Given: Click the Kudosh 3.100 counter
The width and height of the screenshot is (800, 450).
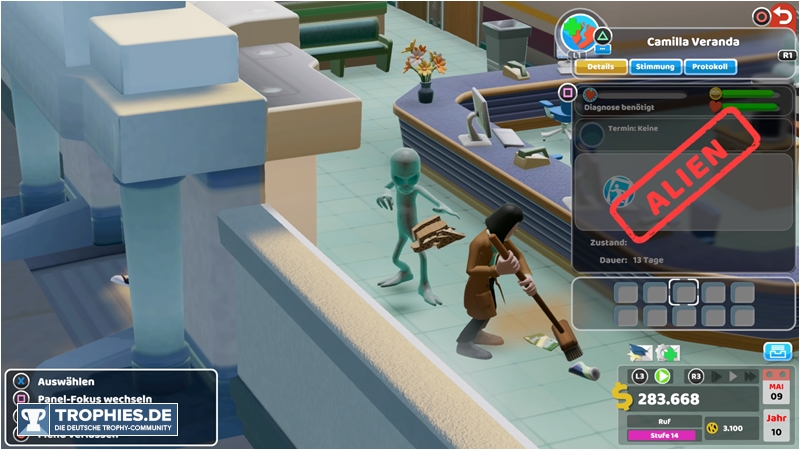Looking at the screenshot, I should 730,428.
